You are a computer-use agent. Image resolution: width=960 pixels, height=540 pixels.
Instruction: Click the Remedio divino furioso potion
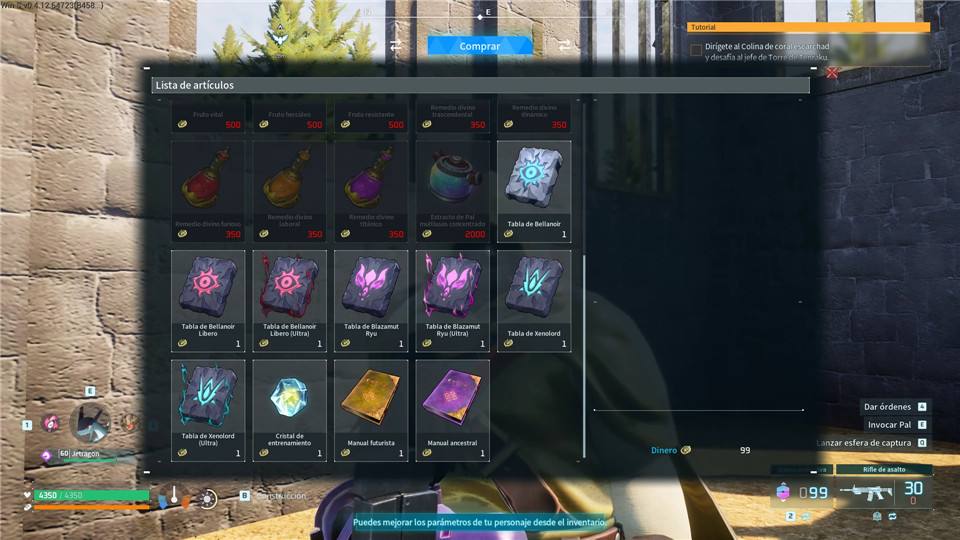tap(208, 190)
